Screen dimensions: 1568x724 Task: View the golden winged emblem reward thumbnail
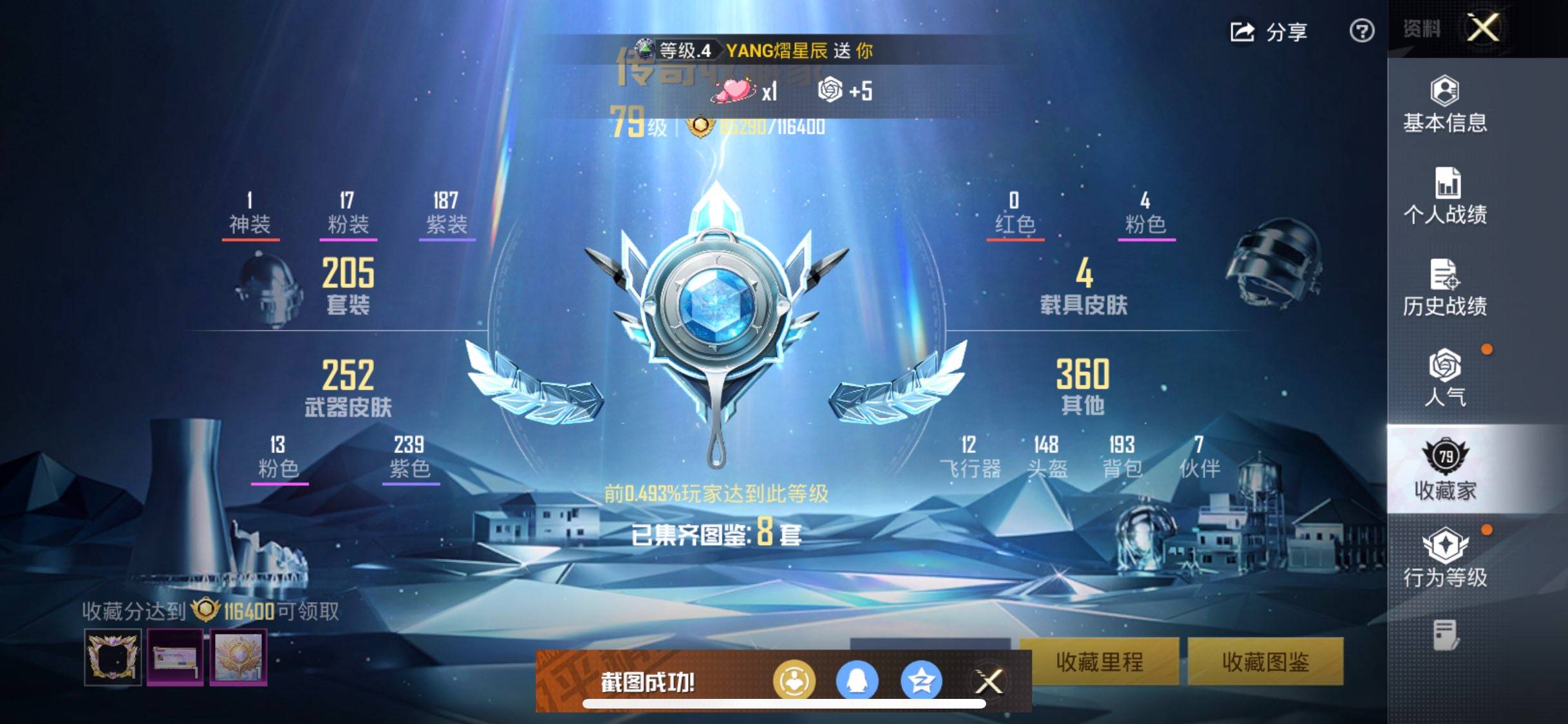coord(238,657)
